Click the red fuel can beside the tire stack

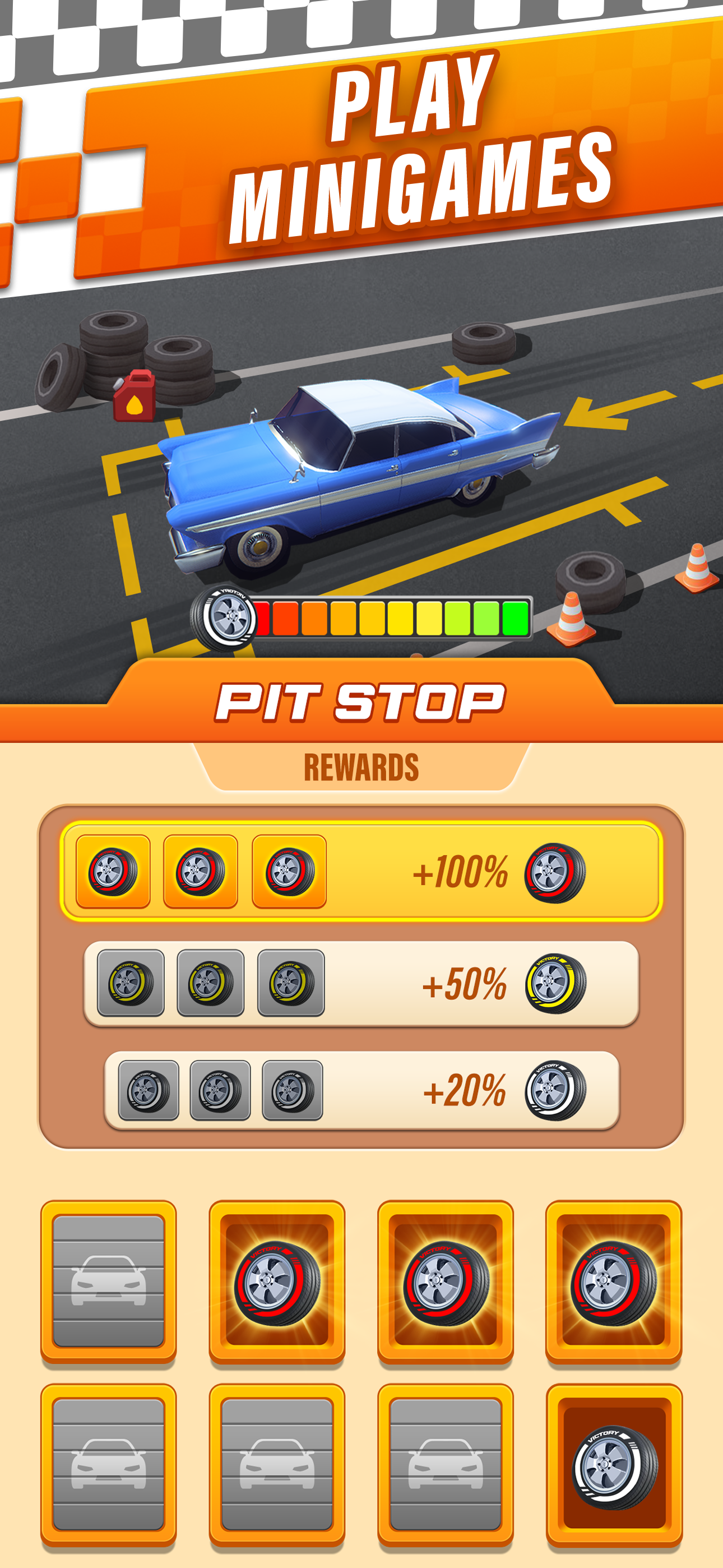coord(134,396)
